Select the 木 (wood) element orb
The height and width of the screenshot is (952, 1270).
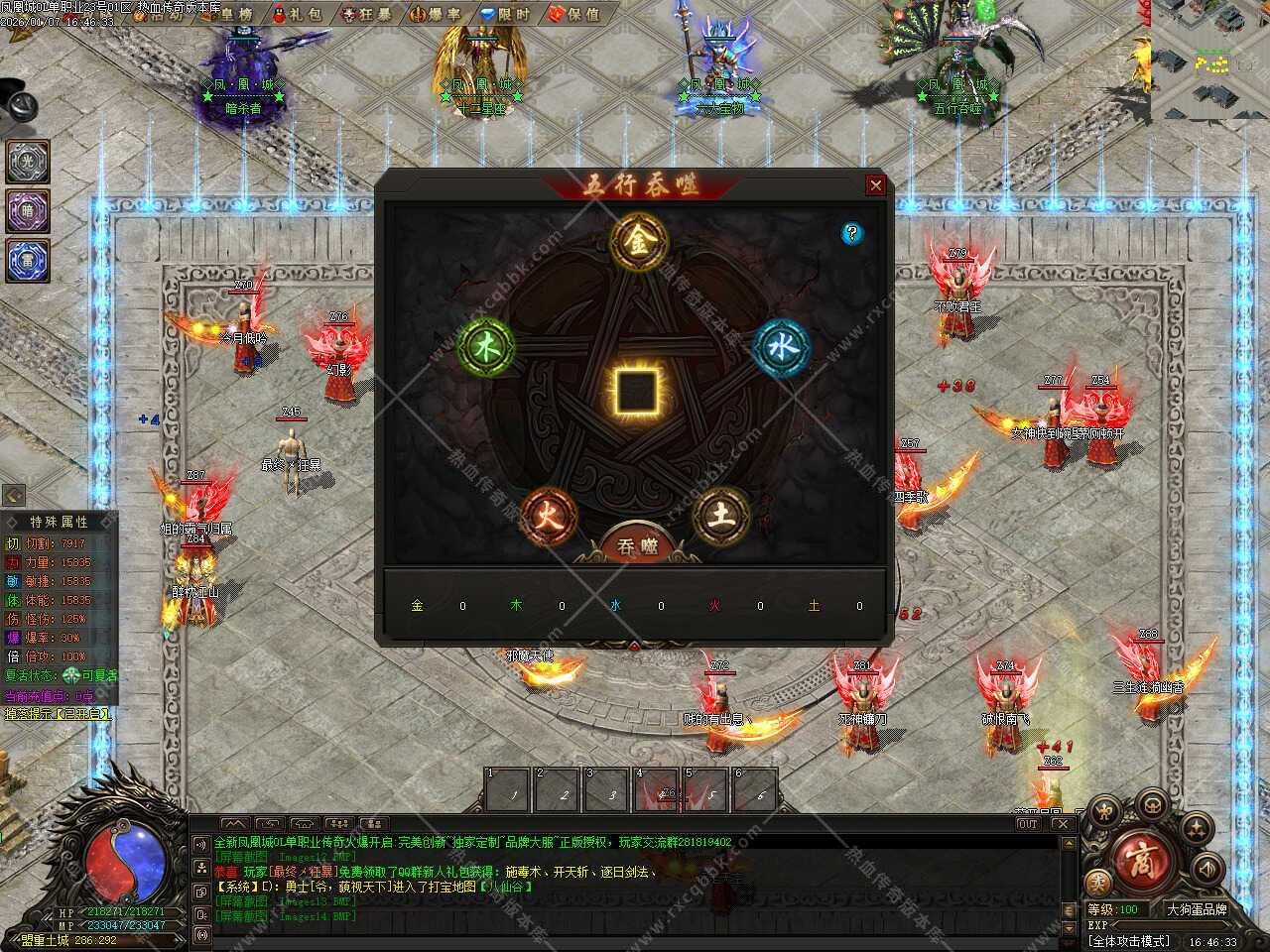486,347
